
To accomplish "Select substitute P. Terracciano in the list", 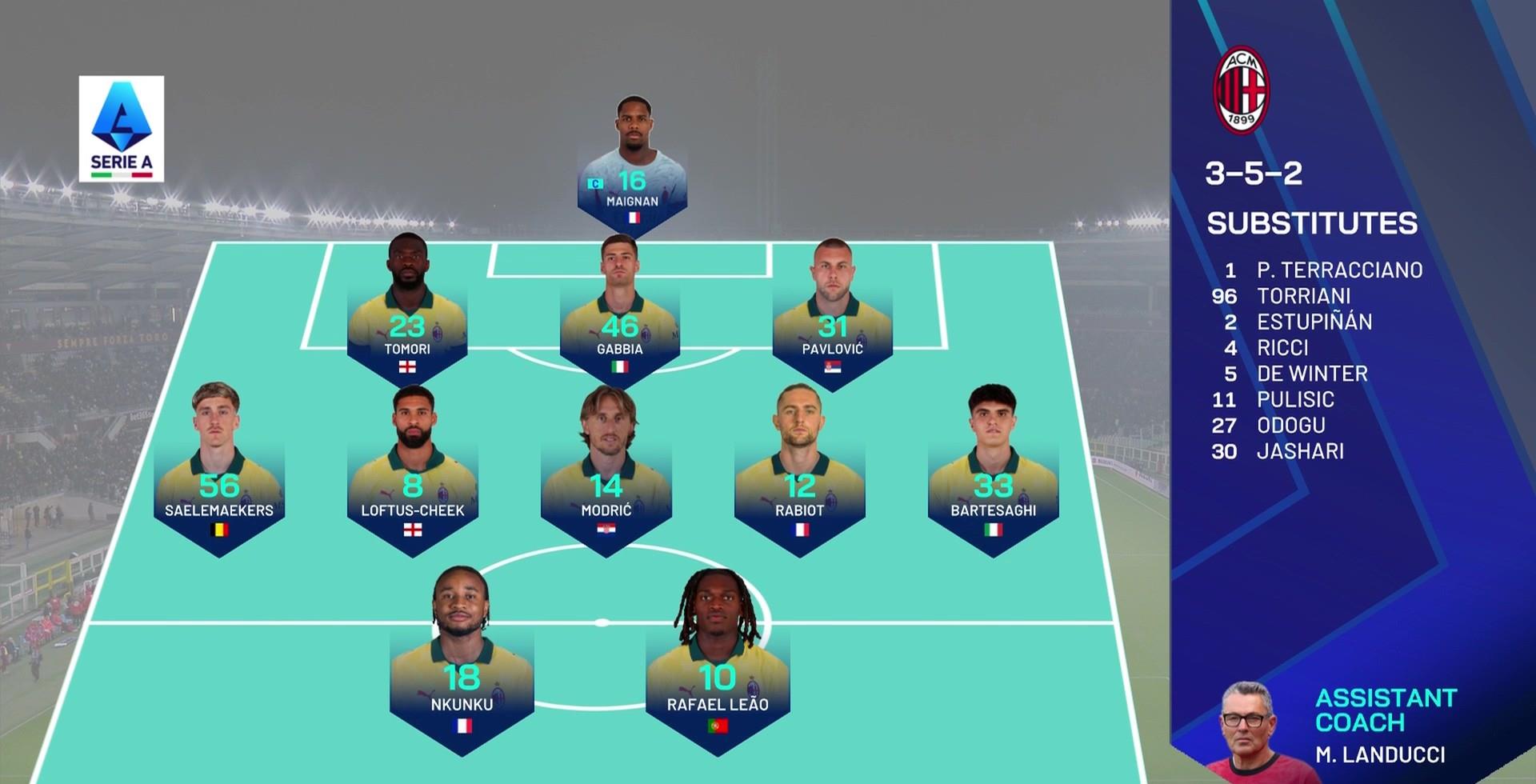I will click(1338, 270).
